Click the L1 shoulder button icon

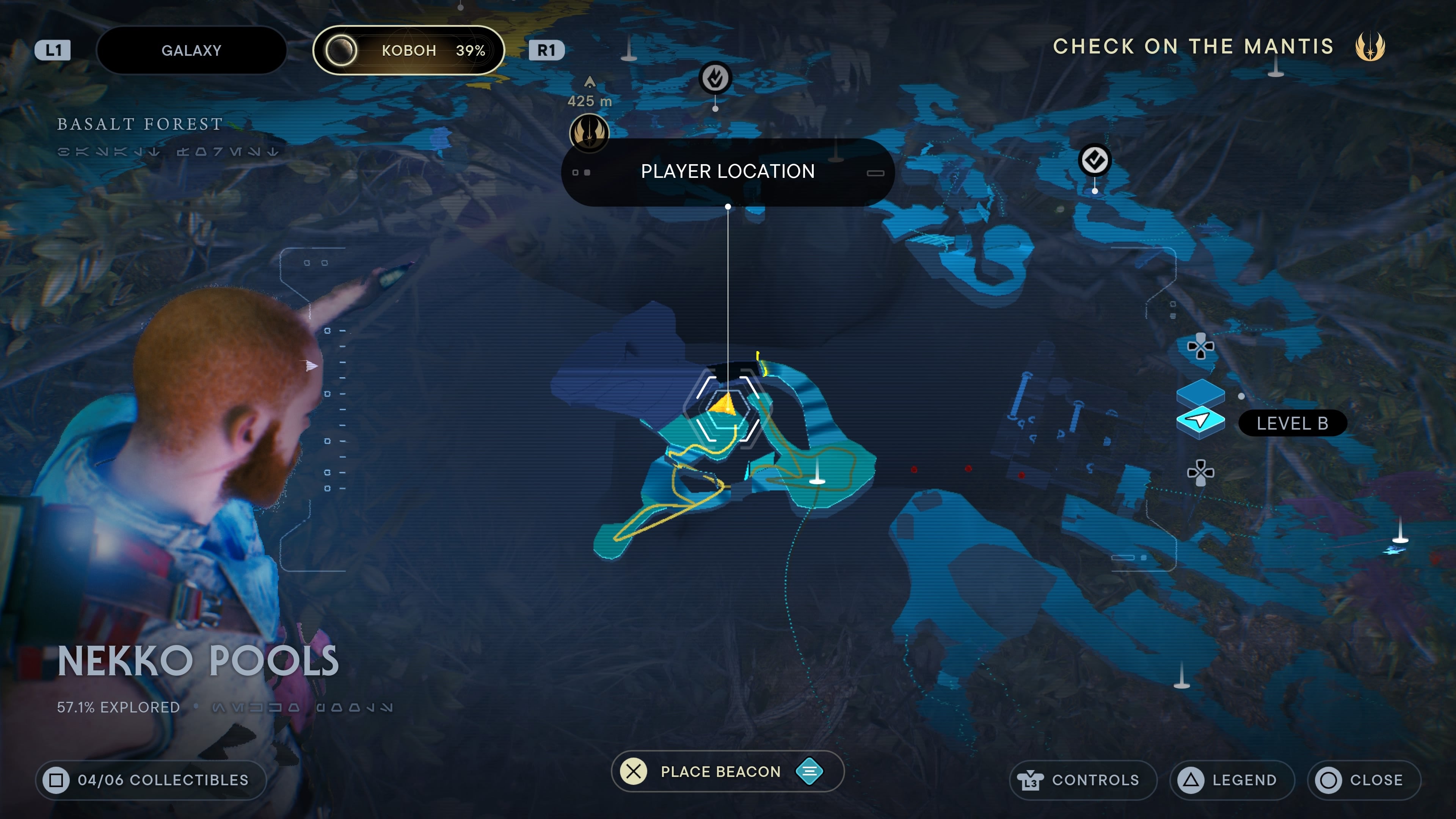[x=54, y=50]
